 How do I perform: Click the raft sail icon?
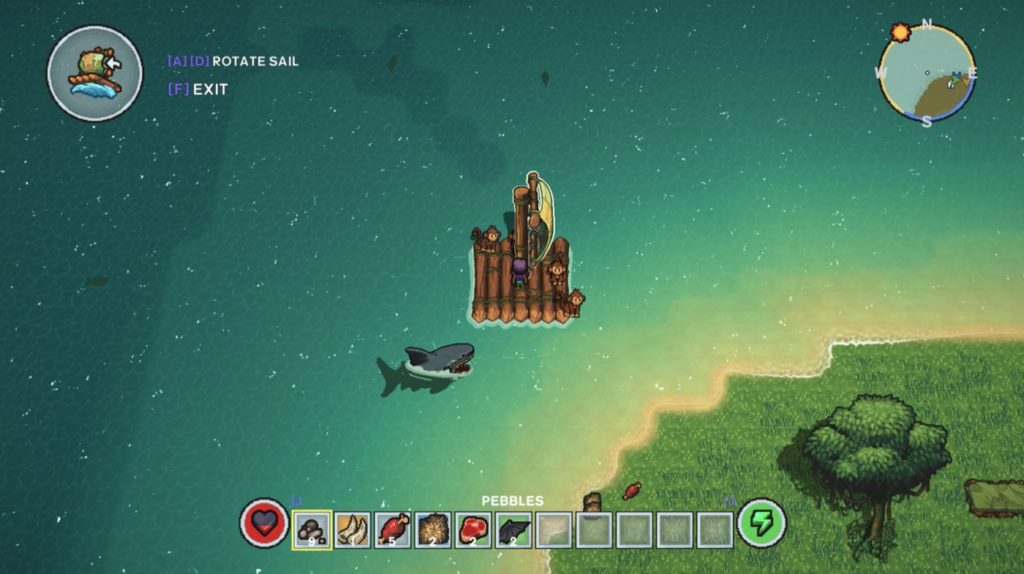pos(95,73)
